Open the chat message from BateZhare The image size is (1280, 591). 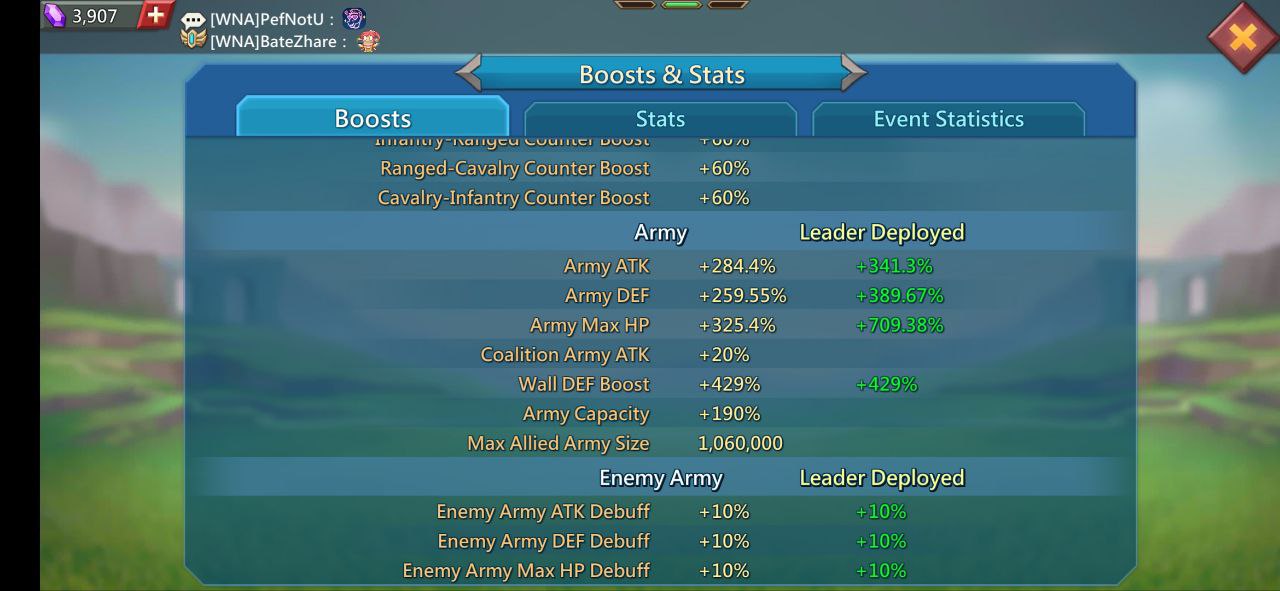pos(278,41)
